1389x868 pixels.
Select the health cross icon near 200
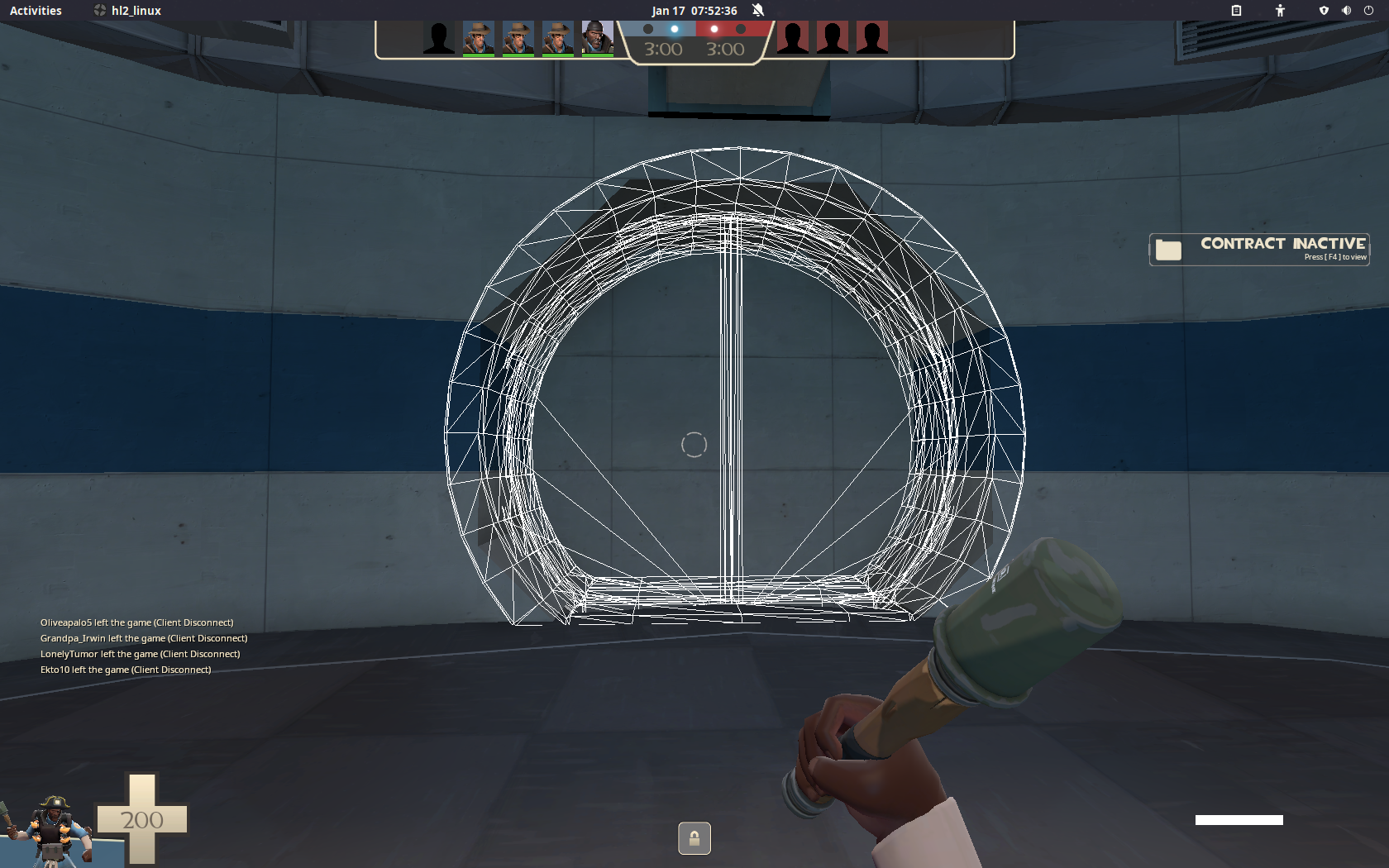click(x=142, y=819)
